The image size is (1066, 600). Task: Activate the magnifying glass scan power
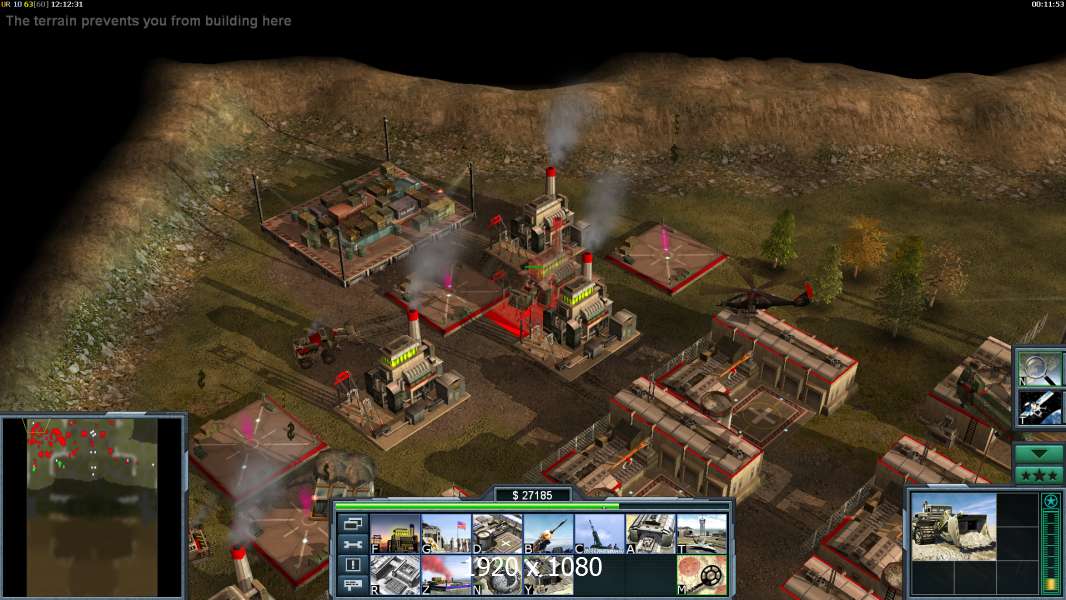coord(1039,367)
